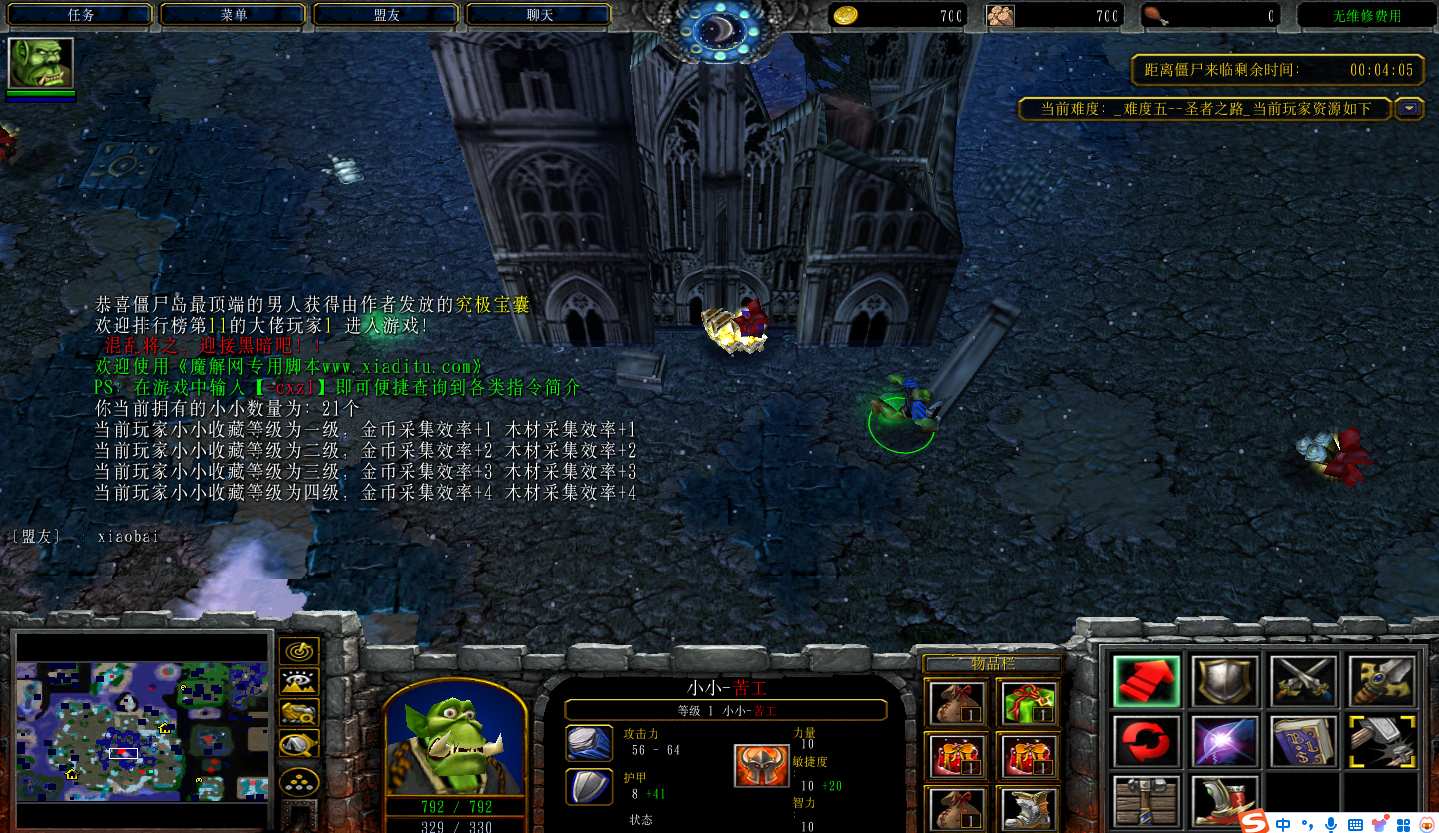Use the green gift box item
The width and height of the screenshot is (1439, 833).
click(x=1029, y=702)
